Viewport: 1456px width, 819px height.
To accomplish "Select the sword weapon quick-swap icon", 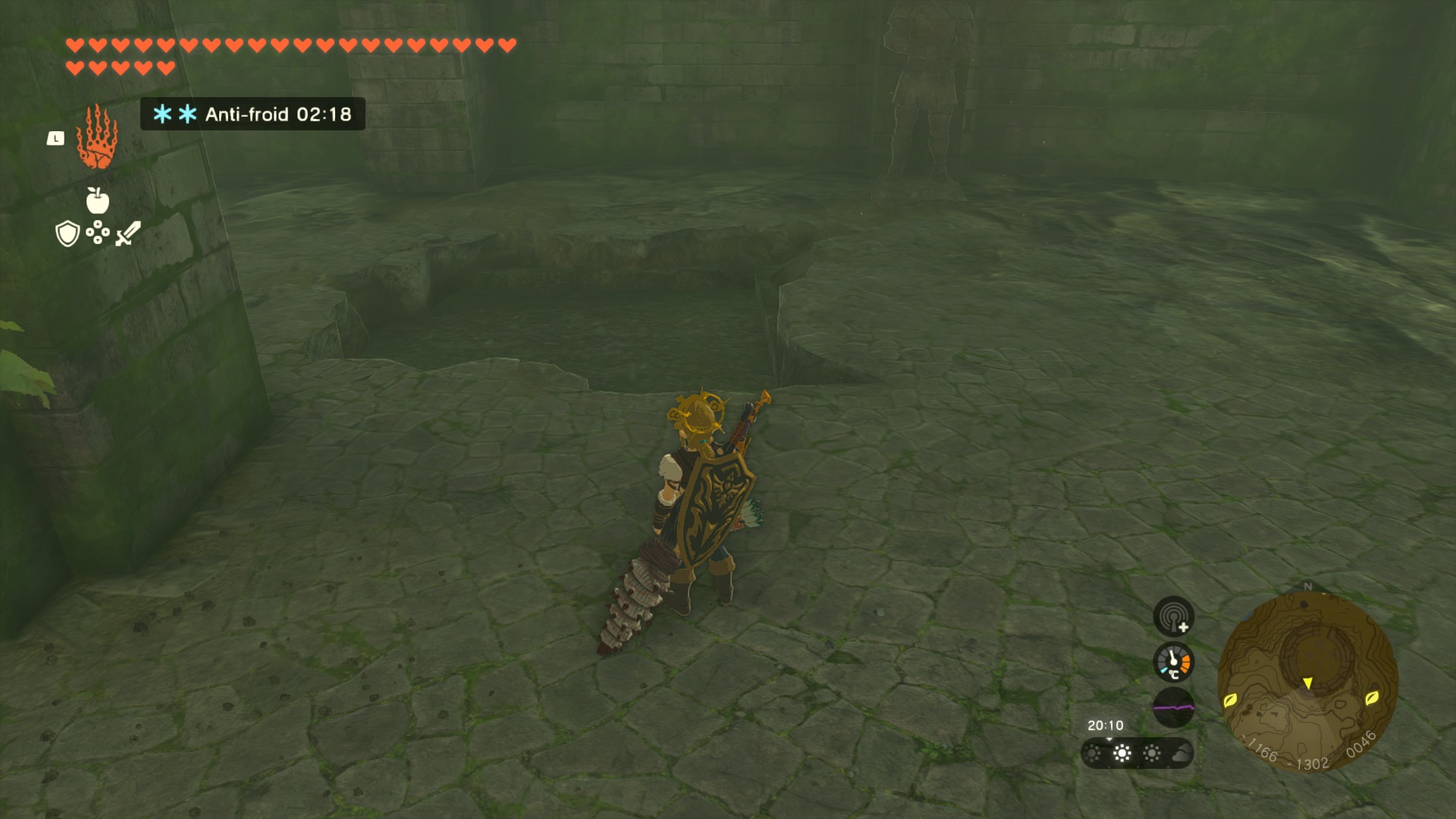I will [128, 233].
